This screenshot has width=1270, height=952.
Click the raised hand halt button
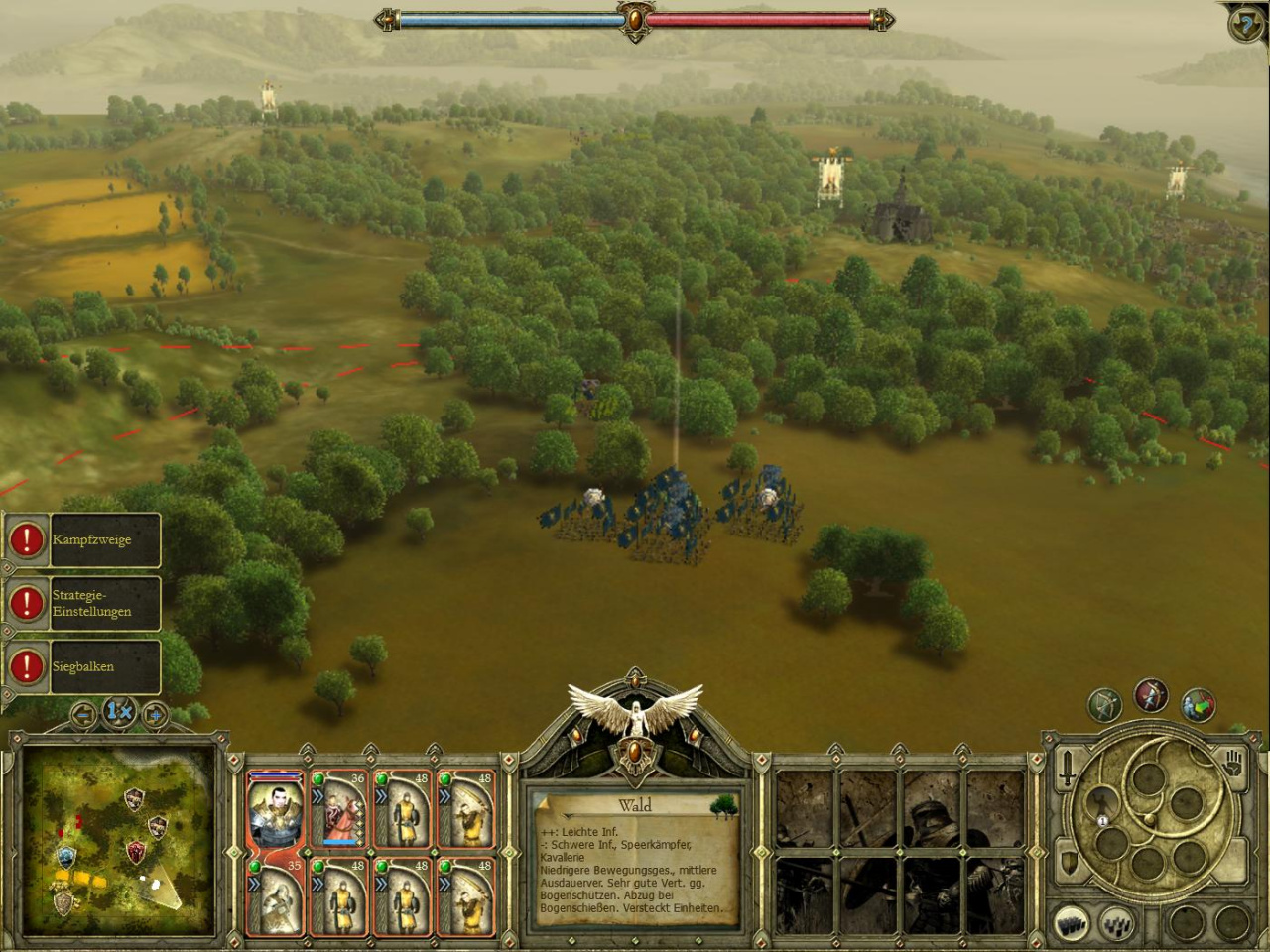[x=1233, y=764]
